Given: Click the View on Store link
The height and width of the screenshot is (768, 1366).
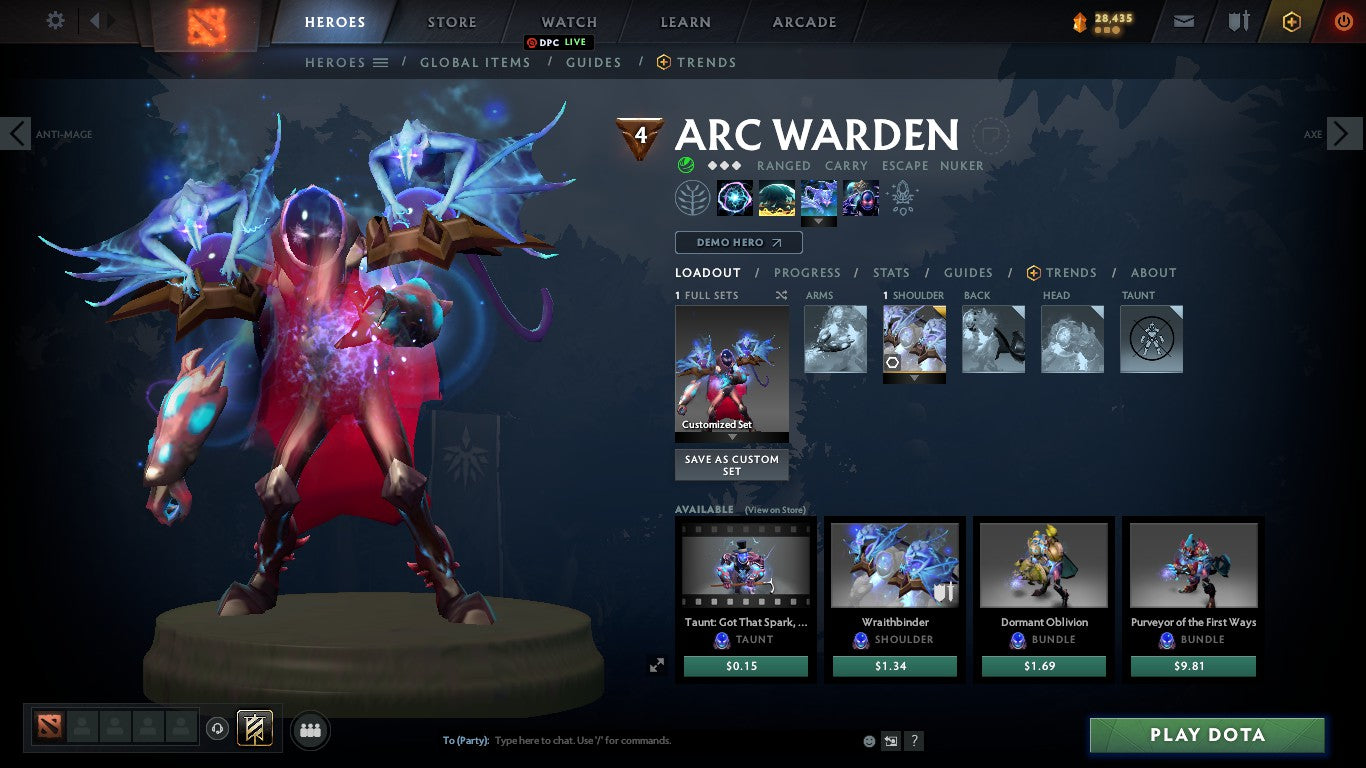Looking at the screenshot, I should [x=776, y=510].
